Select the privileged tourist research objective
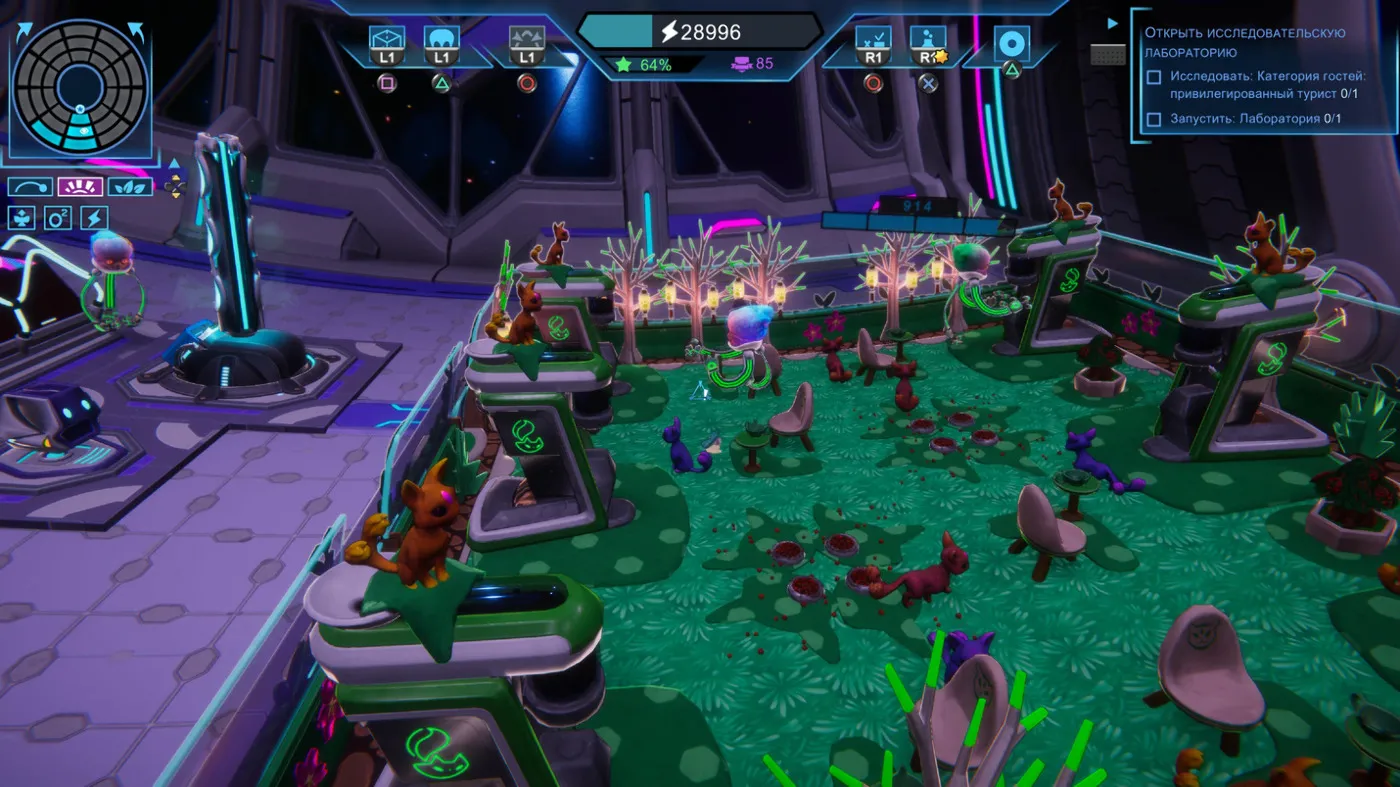 (x=1255, y=85)
